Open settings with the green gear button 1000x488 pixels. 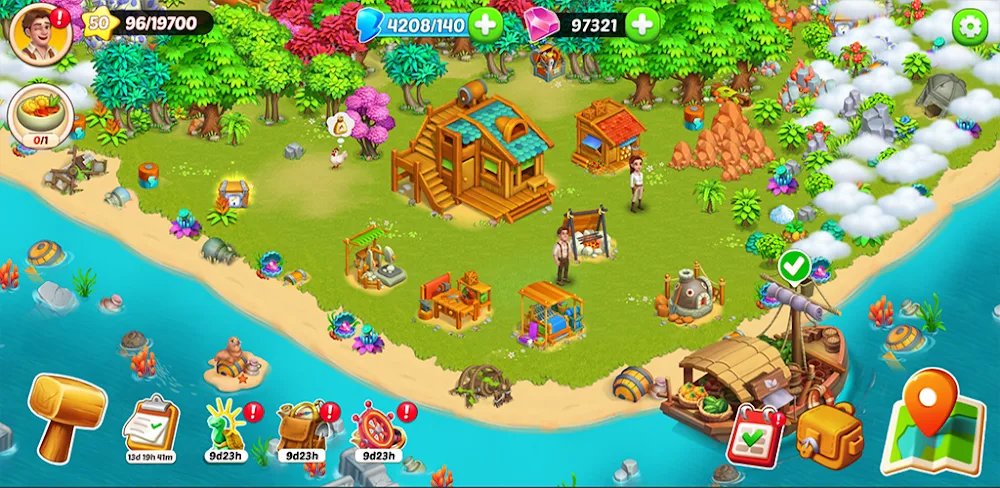(x=968, y=26)
